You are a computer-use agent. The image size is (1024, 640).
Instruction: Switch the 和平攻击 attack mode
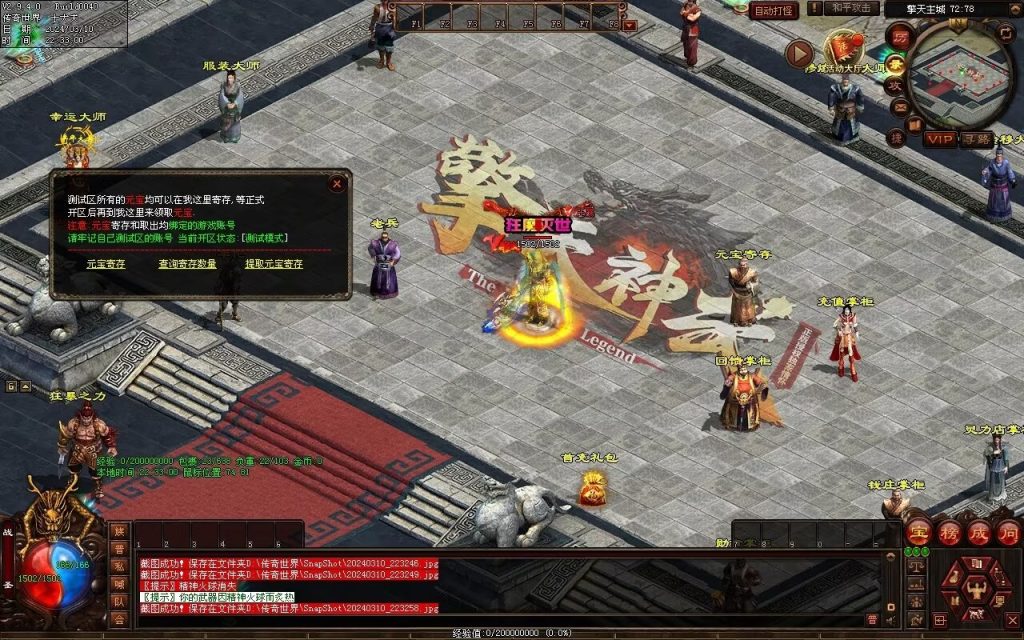852,9
